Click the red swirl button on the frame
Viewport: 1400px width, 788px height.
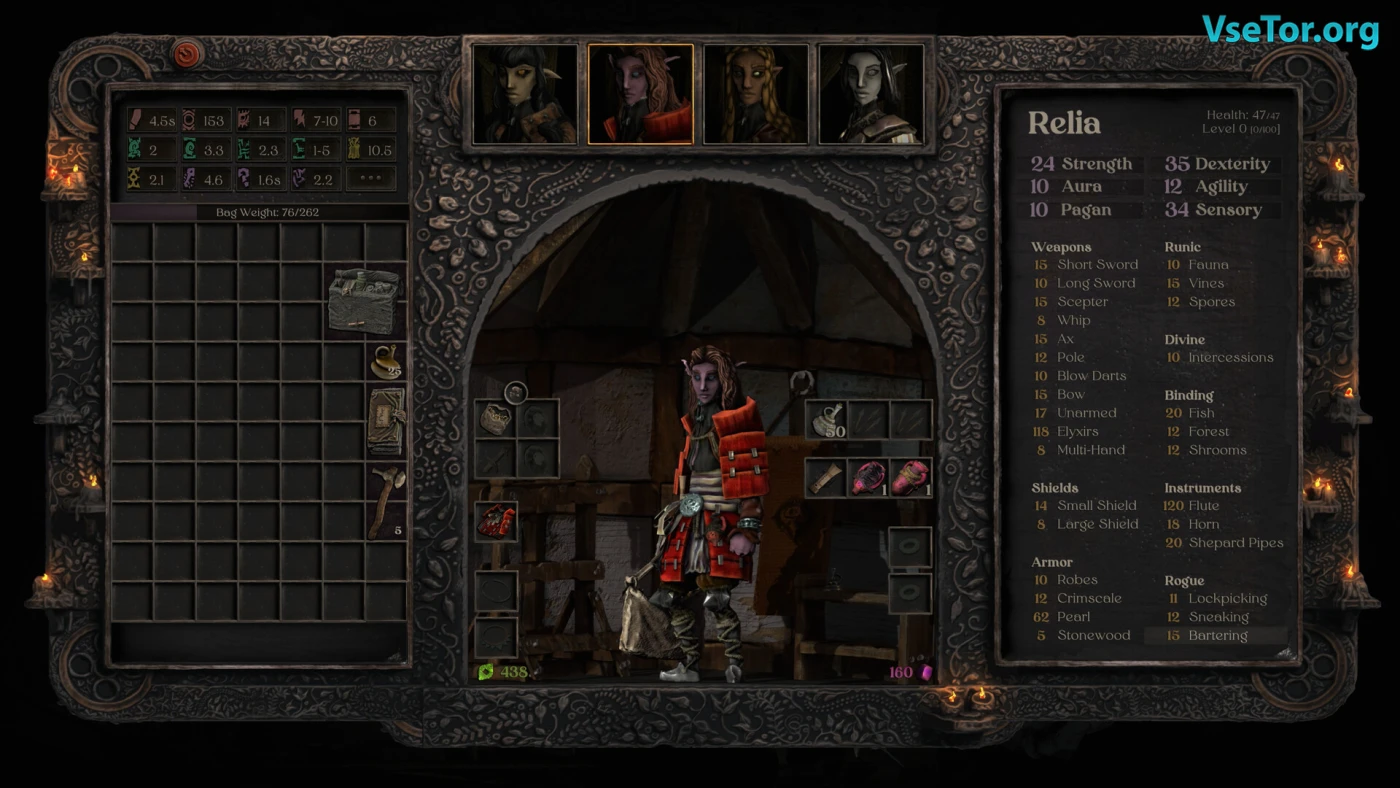(188, 54)
